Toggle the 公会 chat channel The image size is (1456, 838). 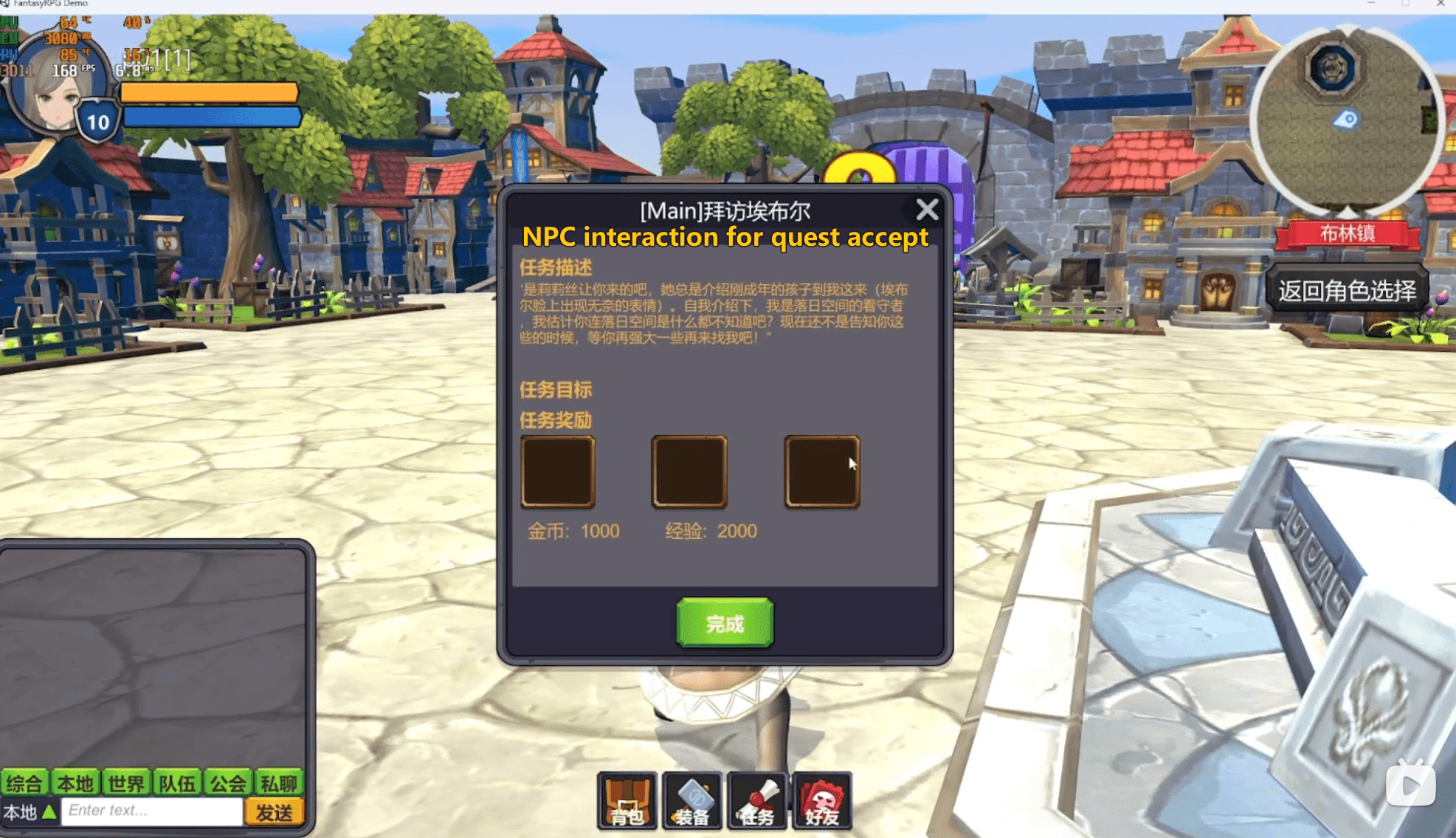point(228,784)
